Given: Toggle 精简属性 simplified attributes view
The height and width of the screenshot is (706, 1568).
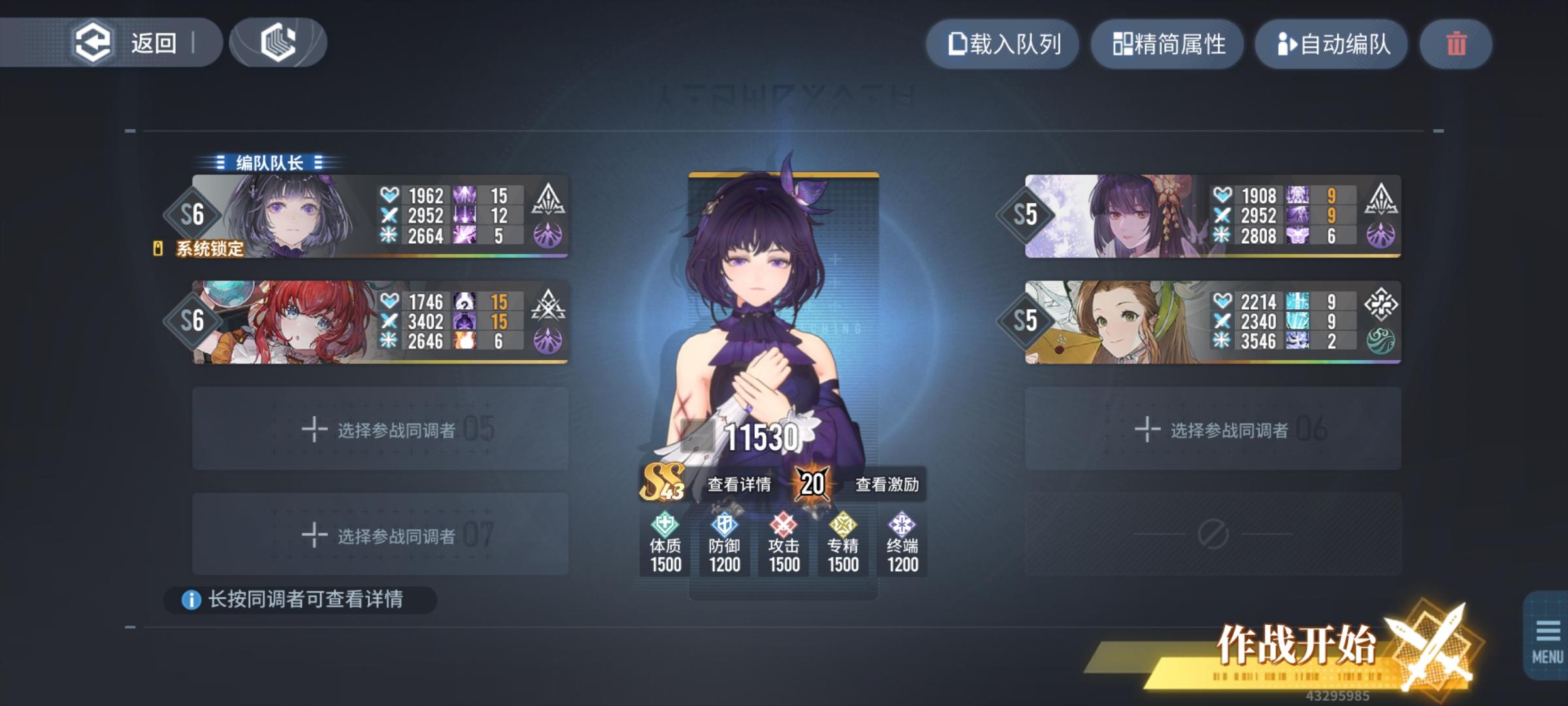Looking at the screenshot, I should click(1167, 44).
